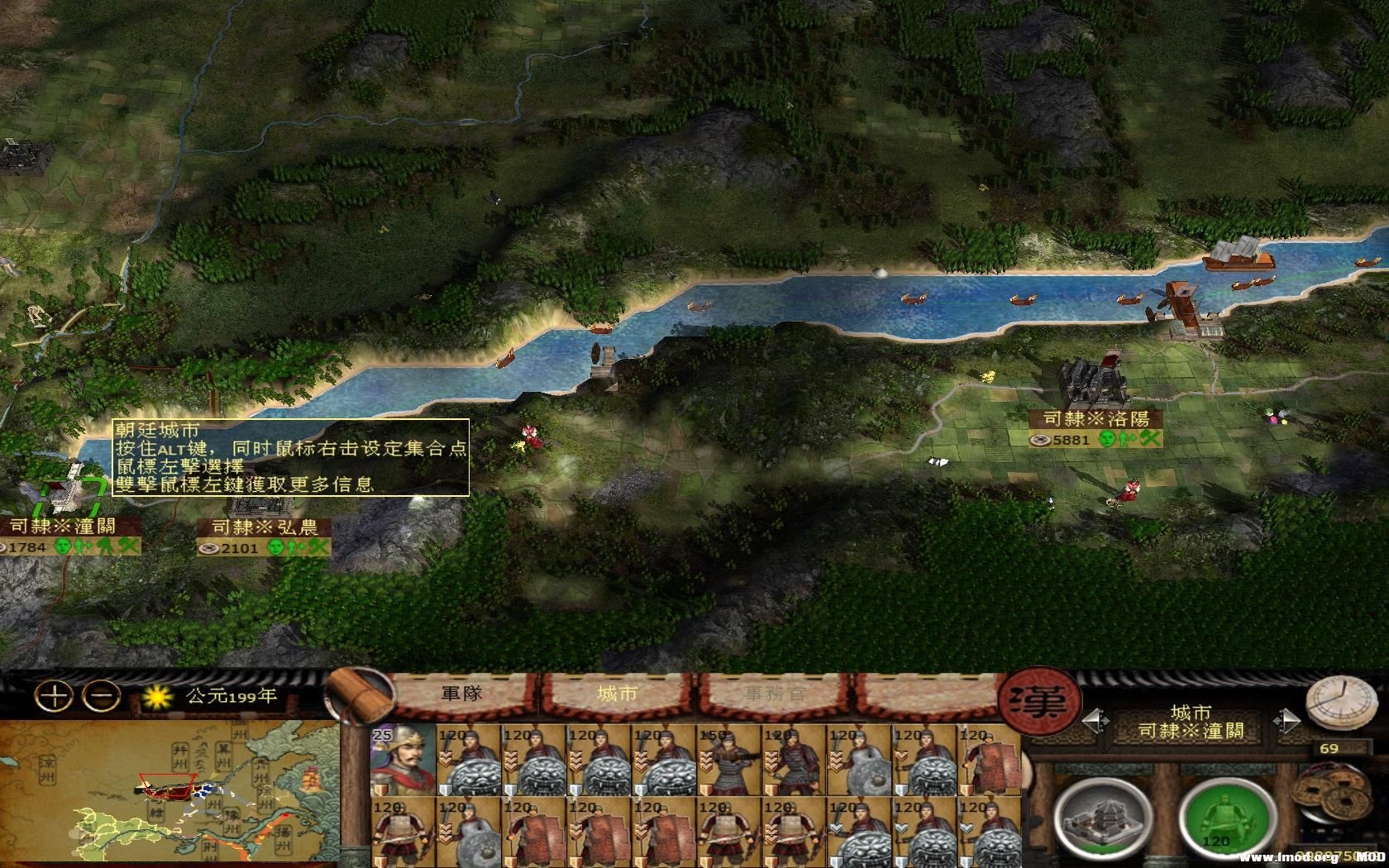
Task: Click the 司隸※潼關 city banner on map
Action: [x=63, y=526]
